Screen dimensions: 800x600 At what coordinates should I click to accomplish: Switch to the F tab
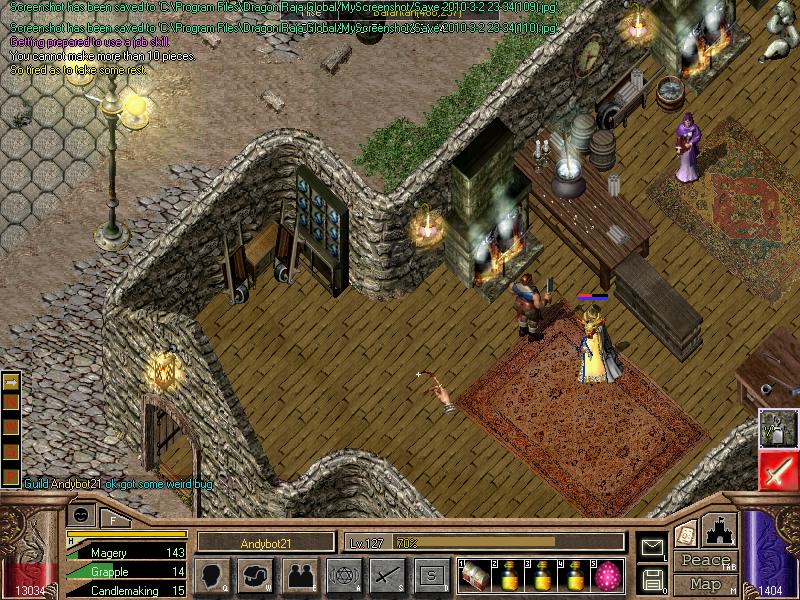(x=113, y=517)
